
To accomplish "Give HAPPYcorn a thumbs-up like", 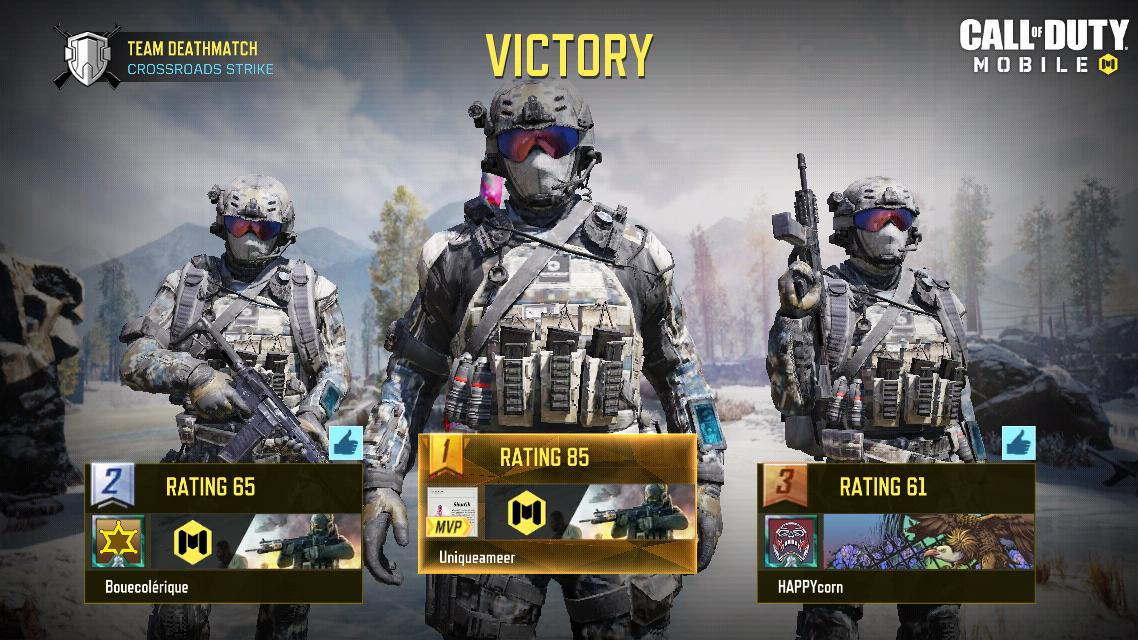I will 1018,443.
